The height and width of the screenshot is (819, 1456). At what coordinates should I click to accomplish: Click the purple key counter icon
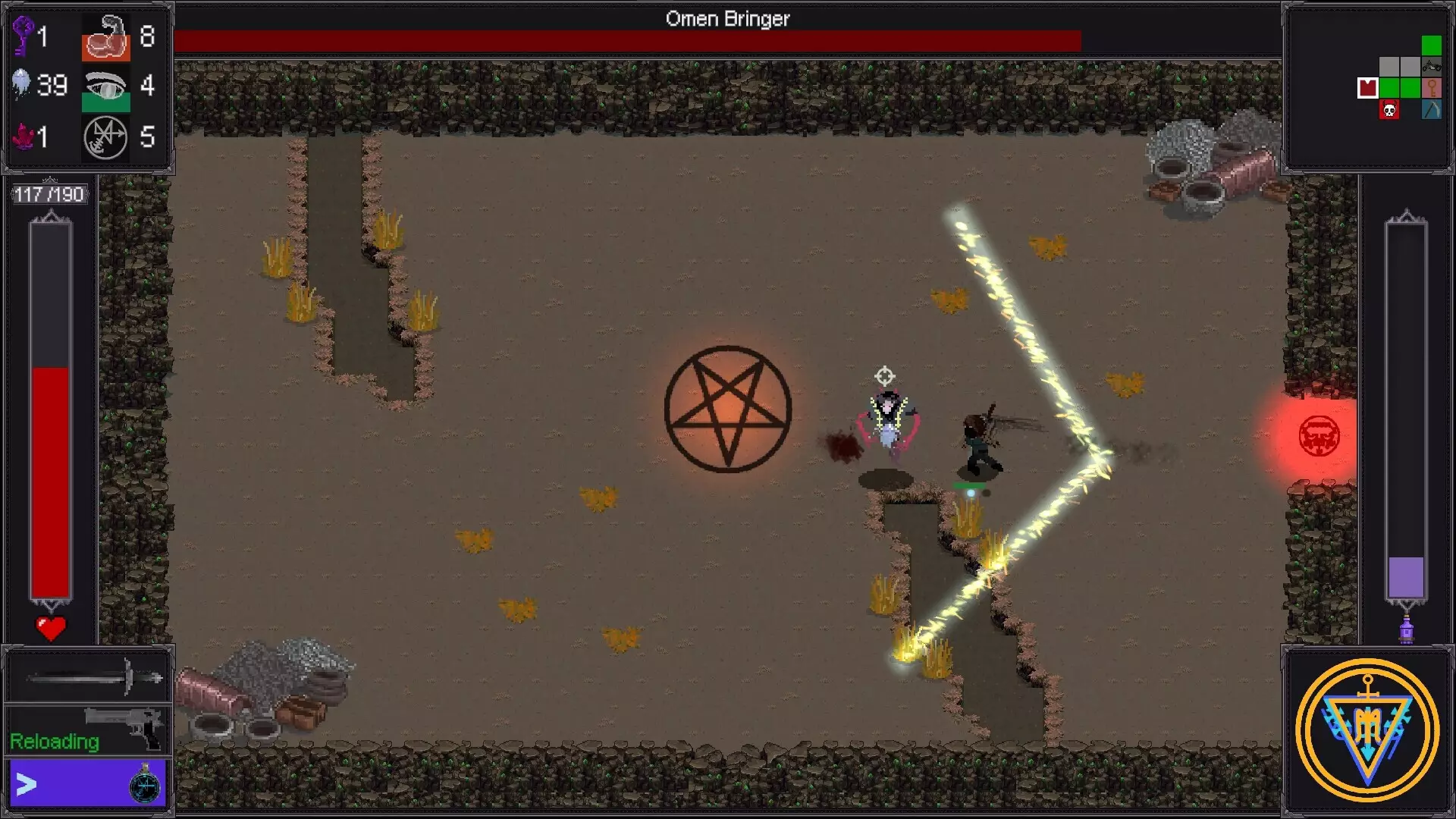click(23, 36)
